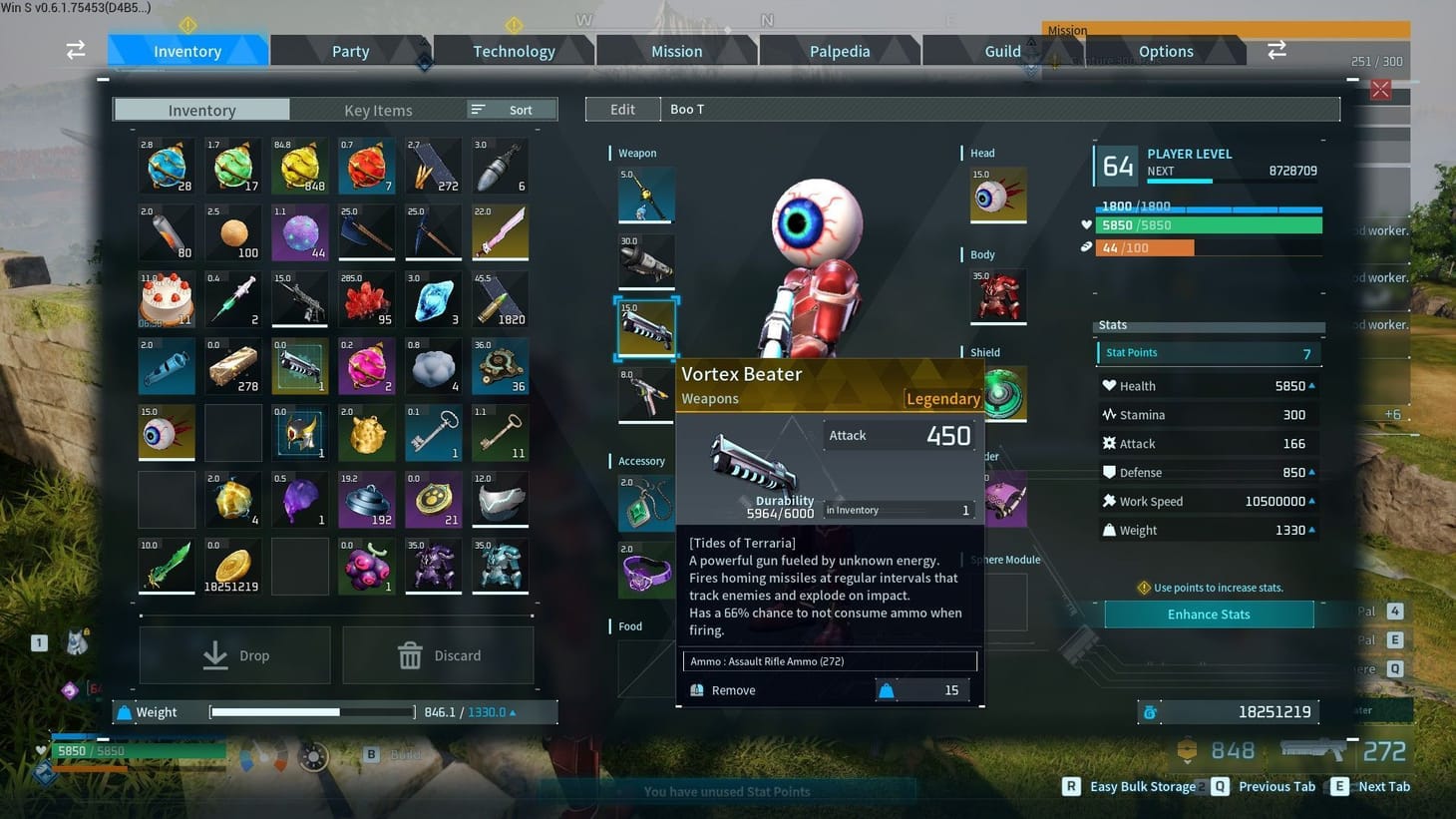
Task: Open the equipped Body armor slot
Action: (x=997, y=295)
